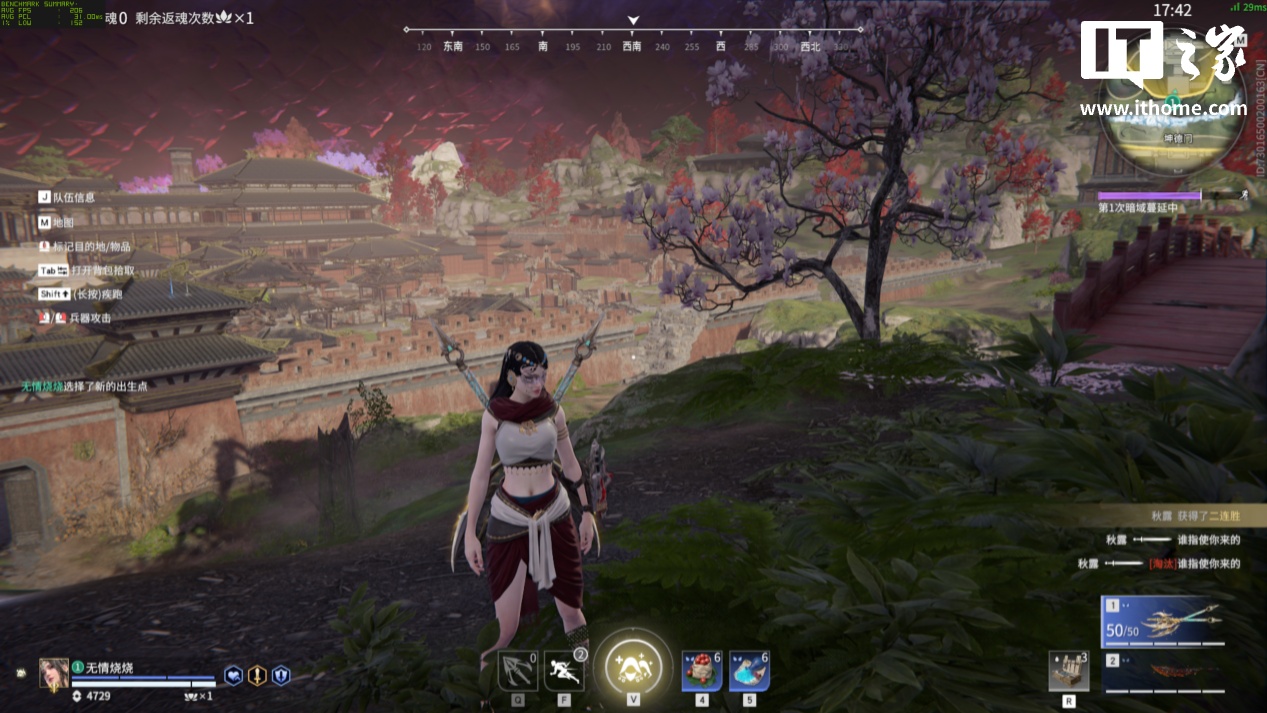This screenshot has height=713, width=1267.
Task: Select the weapon repair kit slot
Action: [x=1068, y=671]
